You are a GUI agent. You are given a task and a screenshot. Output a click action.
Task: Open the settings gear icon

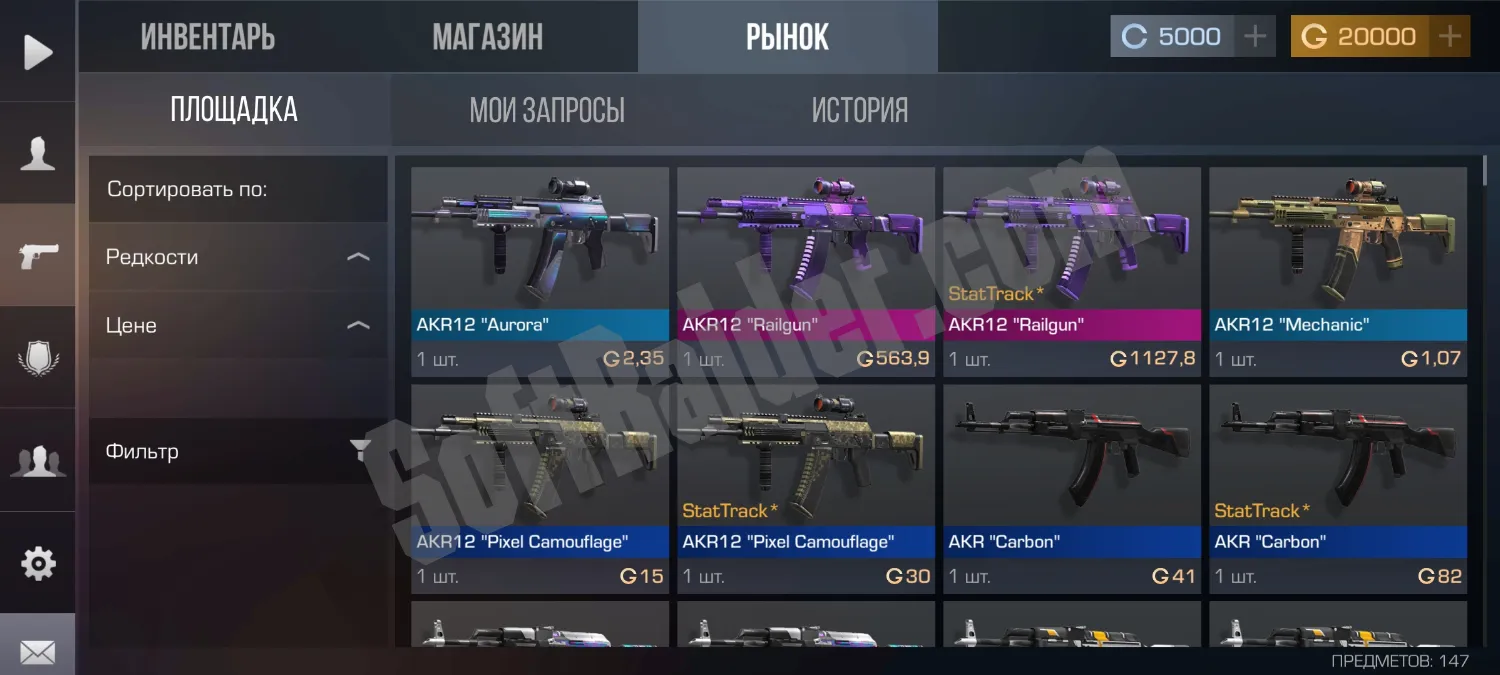38,564
